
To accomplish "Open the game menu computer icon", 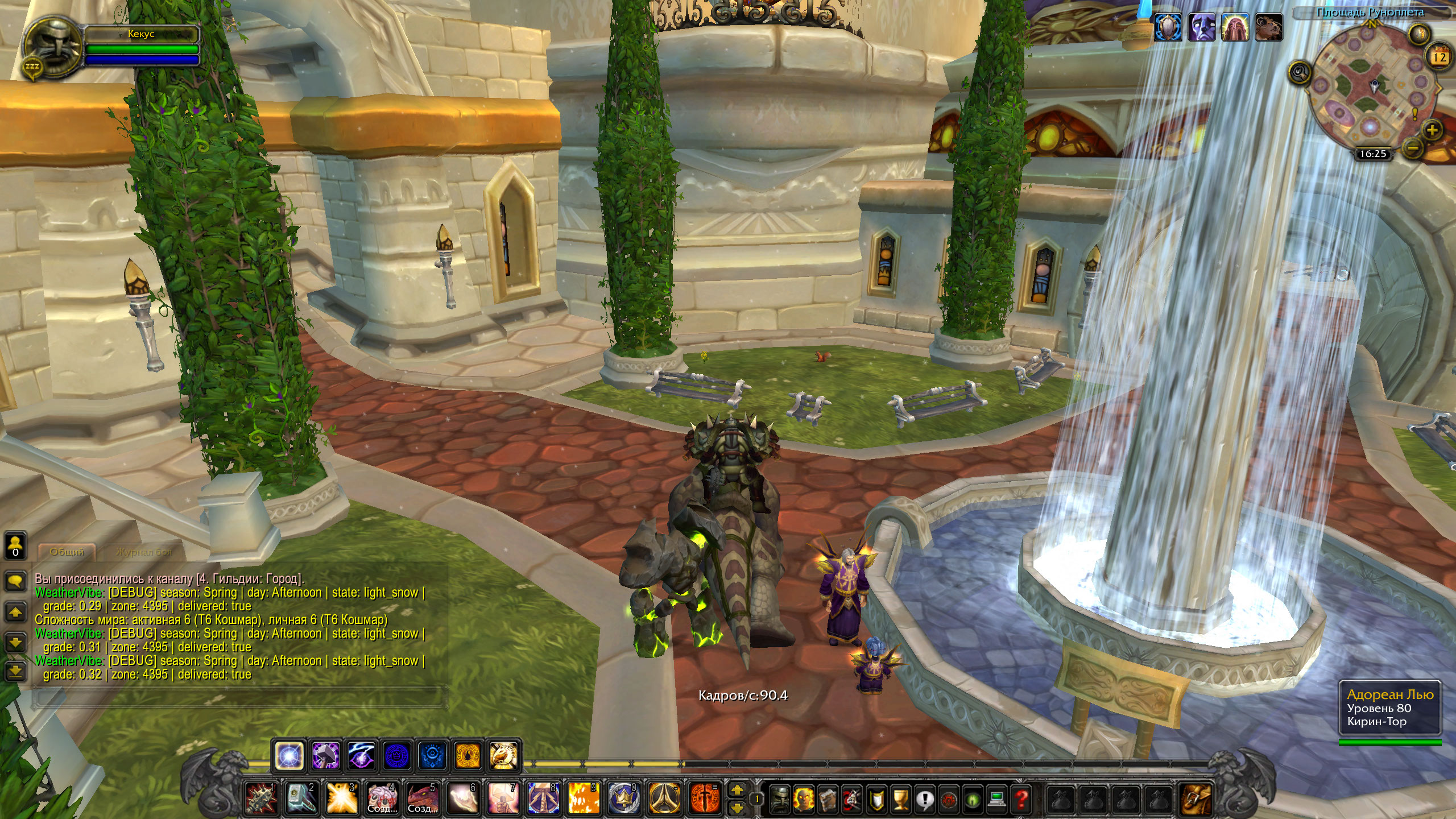I will (x=996, y=799).
